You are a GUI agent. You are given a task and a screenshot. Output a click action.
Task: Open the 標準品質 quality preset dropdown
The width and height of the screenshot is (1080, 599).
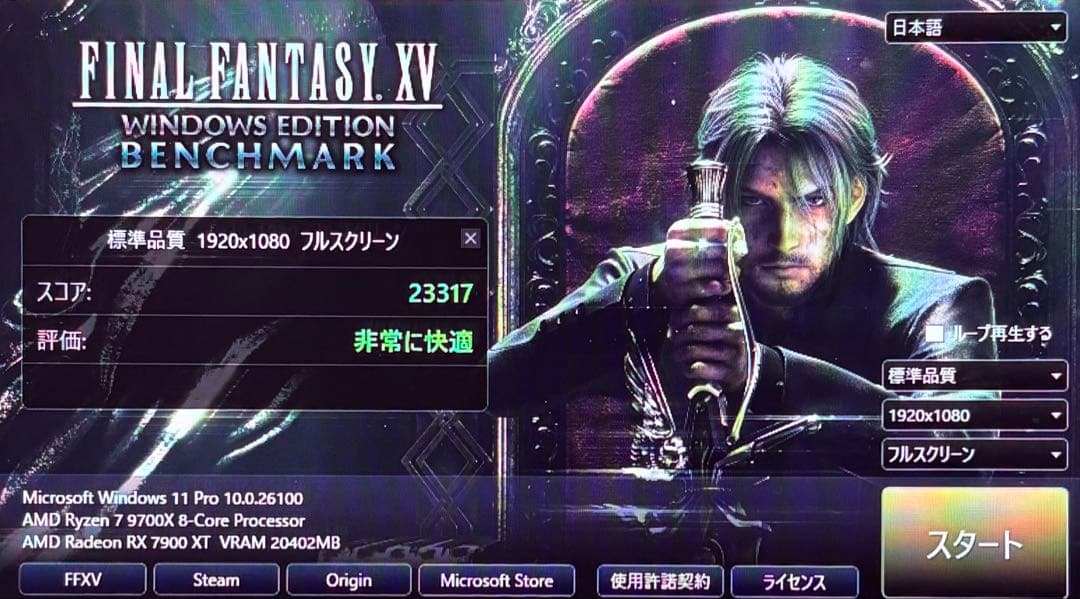tap(974, 377)
